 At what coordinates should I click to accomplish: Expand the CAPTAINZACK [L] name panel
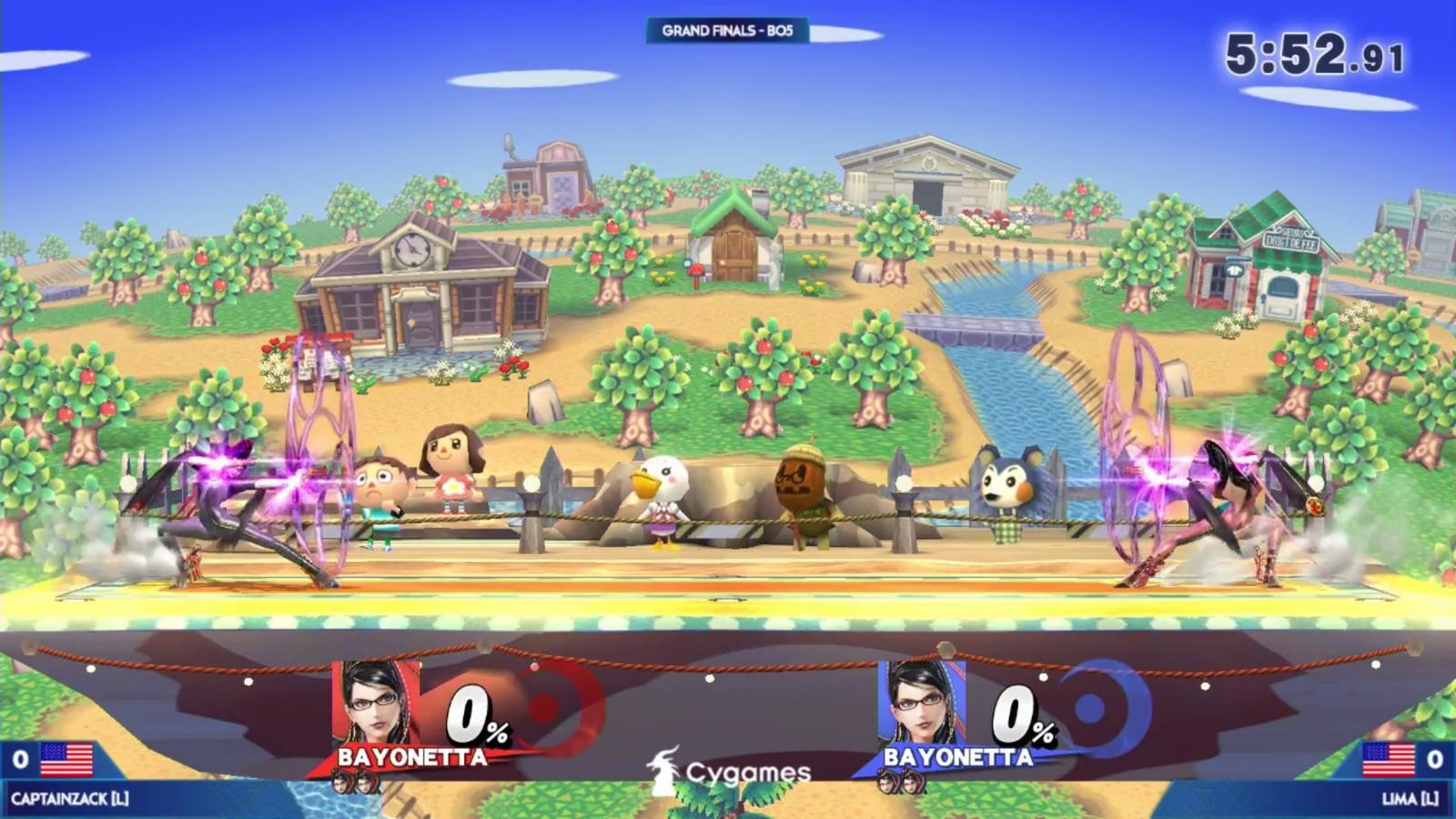(x=68, y=798)
